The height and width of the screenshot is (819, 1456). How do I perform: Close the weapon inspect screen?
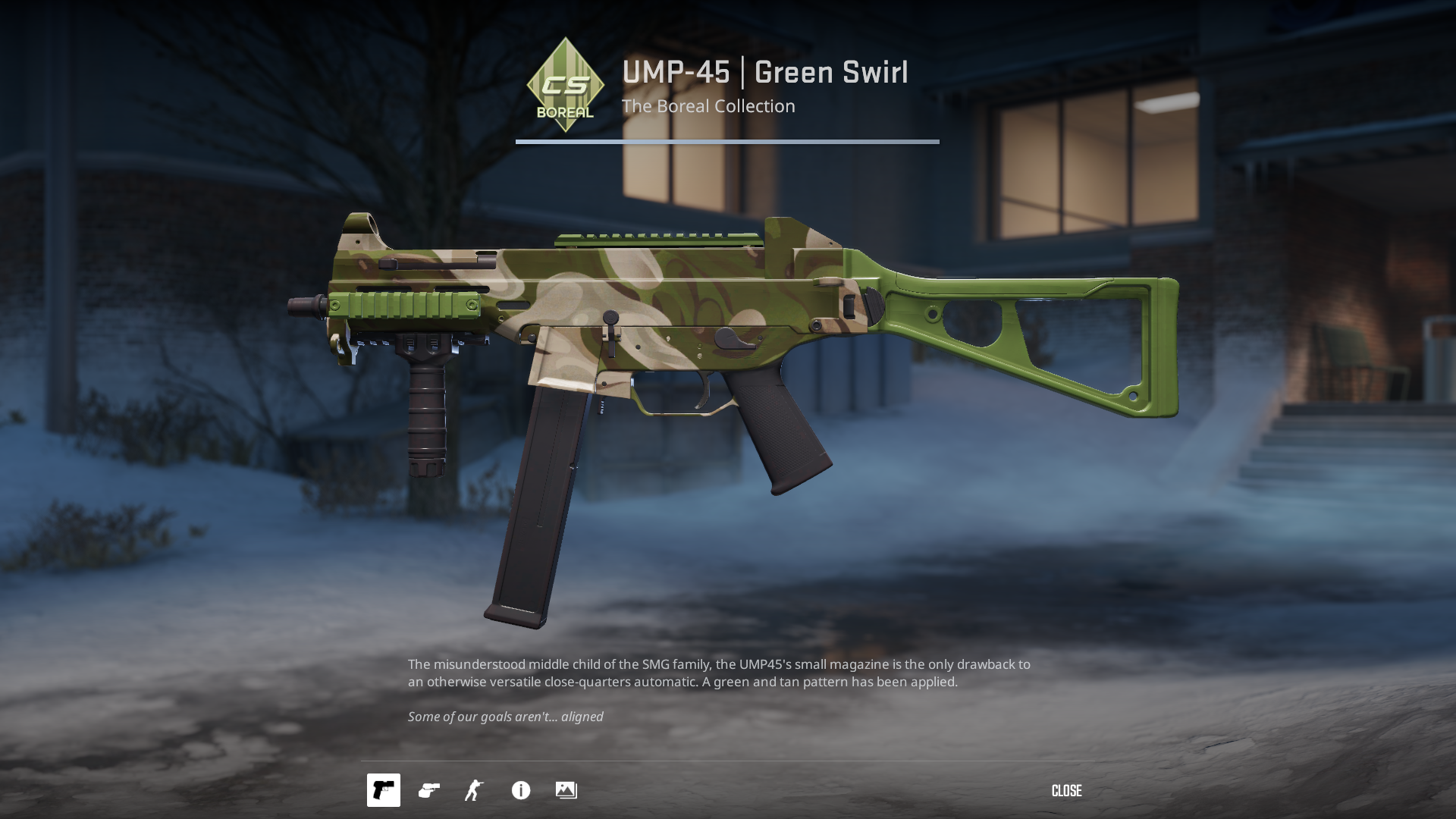(x=1066, y=791)
